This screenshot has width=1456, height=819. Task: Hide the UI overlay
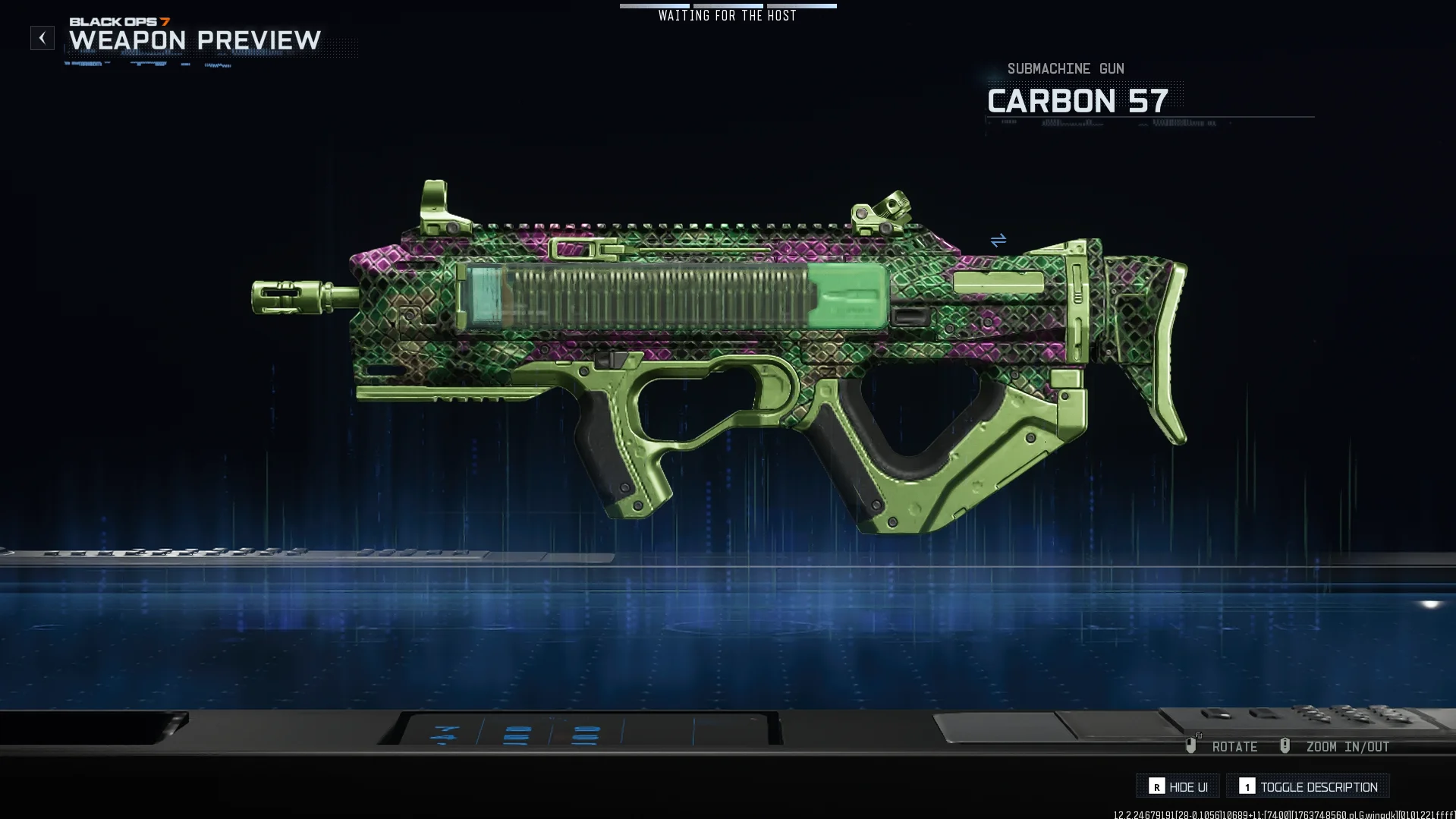click(x=1178, y=786)
